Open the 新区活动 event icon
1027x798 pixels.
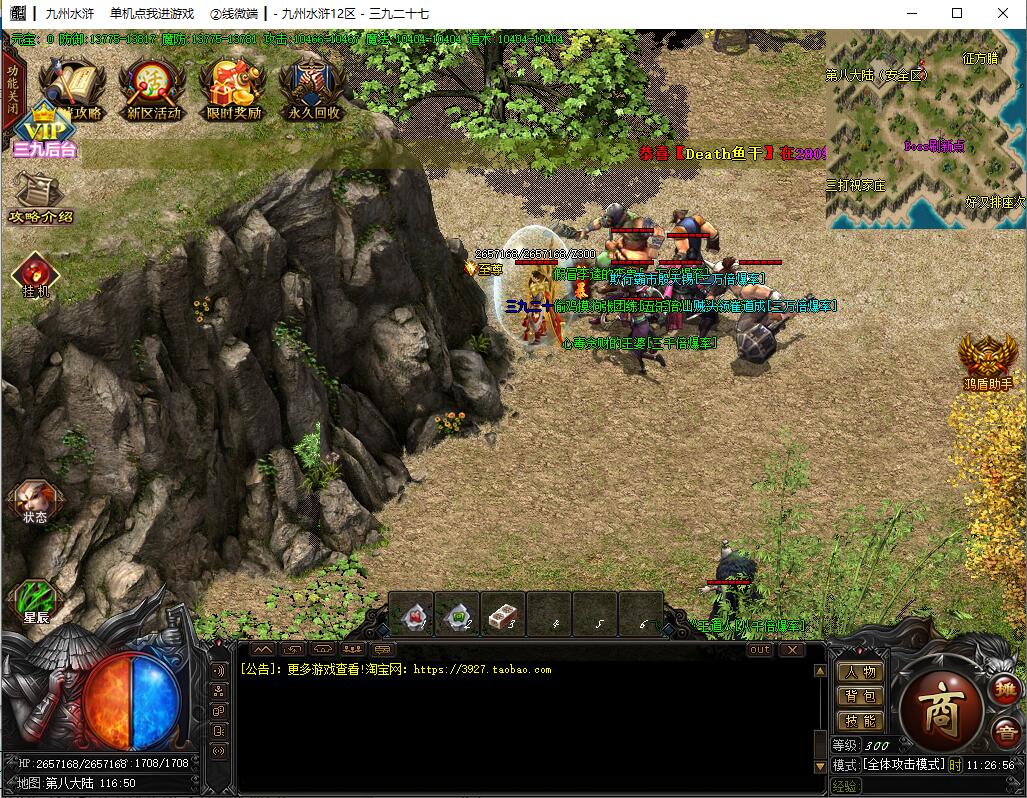pyautogui.click(x=153, y=90)
